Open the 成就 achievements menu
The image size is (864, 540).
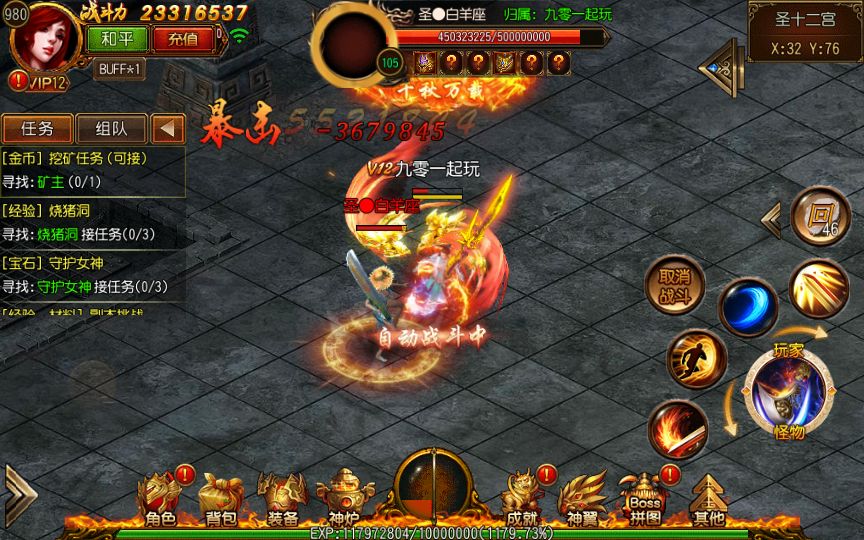(x=522, y=498)
